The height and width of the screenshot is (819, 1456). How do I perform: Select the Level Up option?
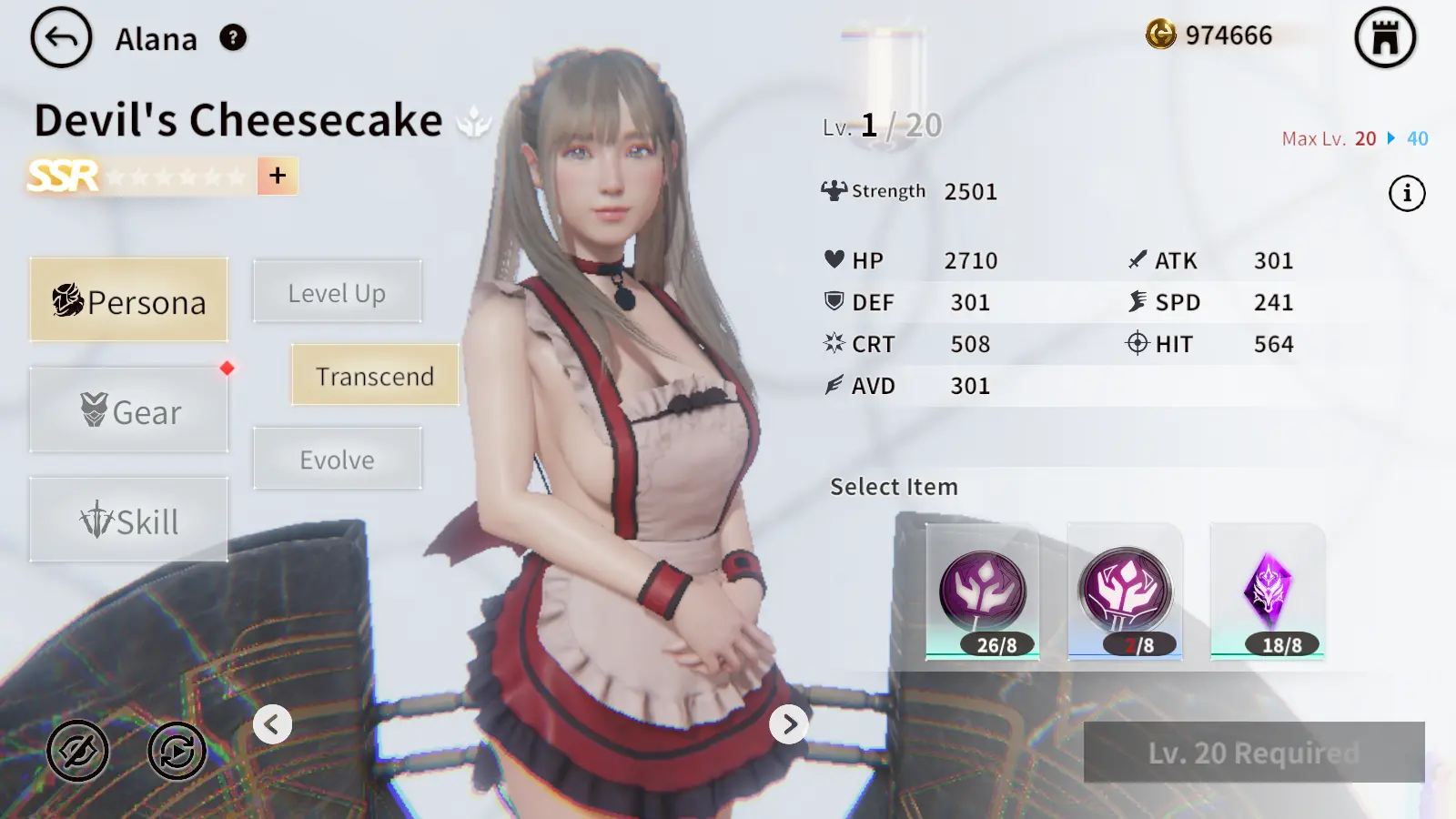tap(337, 292)
